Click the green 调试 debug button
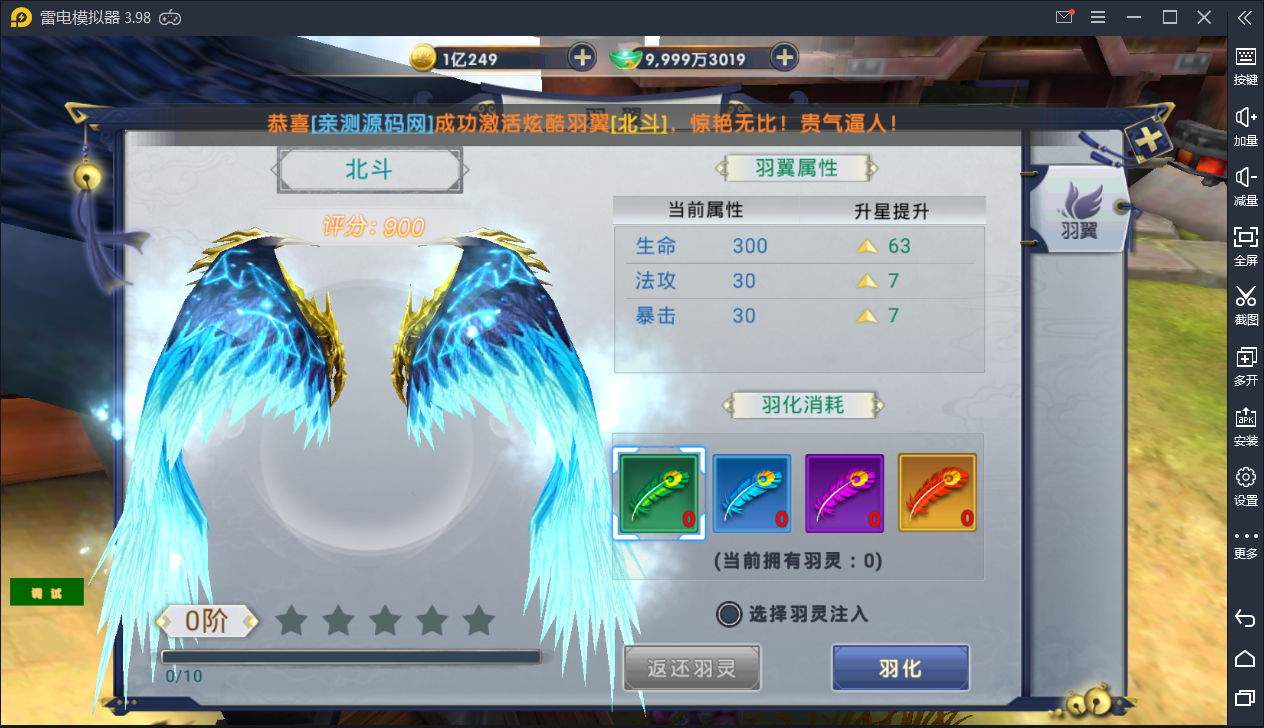The image size is (1264, 728). [47, 592]
